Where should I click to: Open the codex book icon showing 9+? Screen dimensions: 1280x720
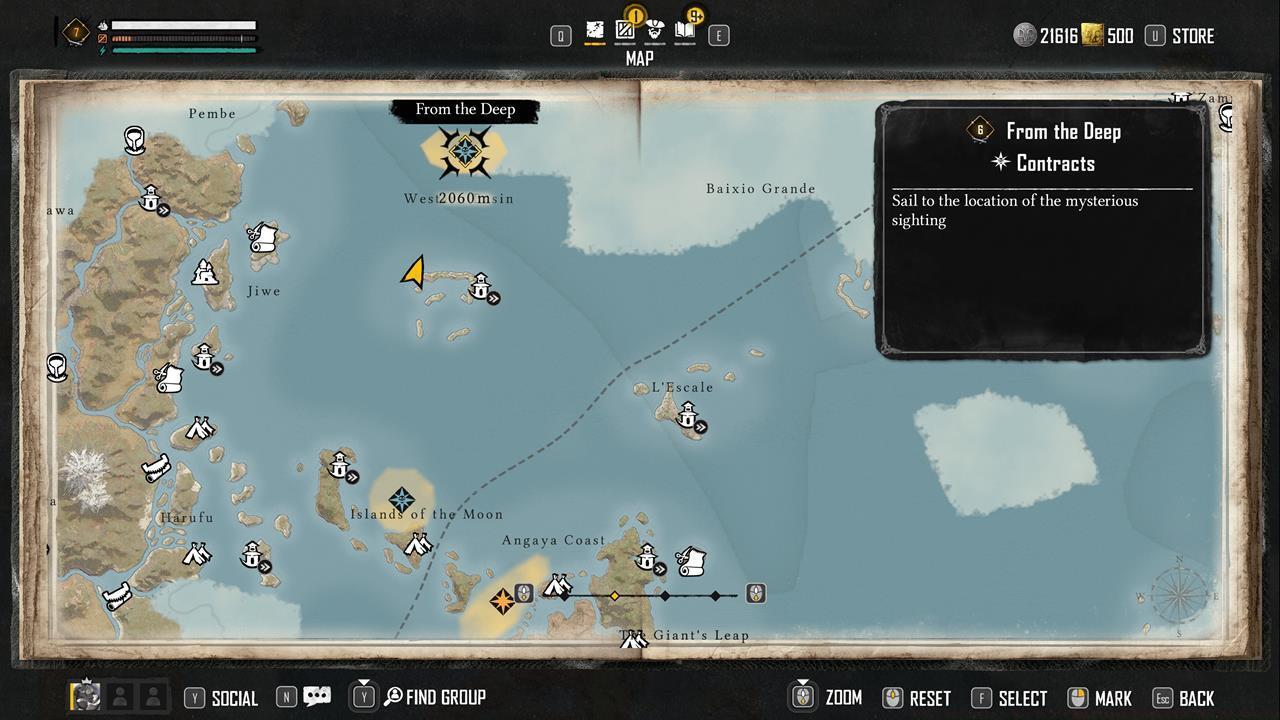click(x=687, y=32)
